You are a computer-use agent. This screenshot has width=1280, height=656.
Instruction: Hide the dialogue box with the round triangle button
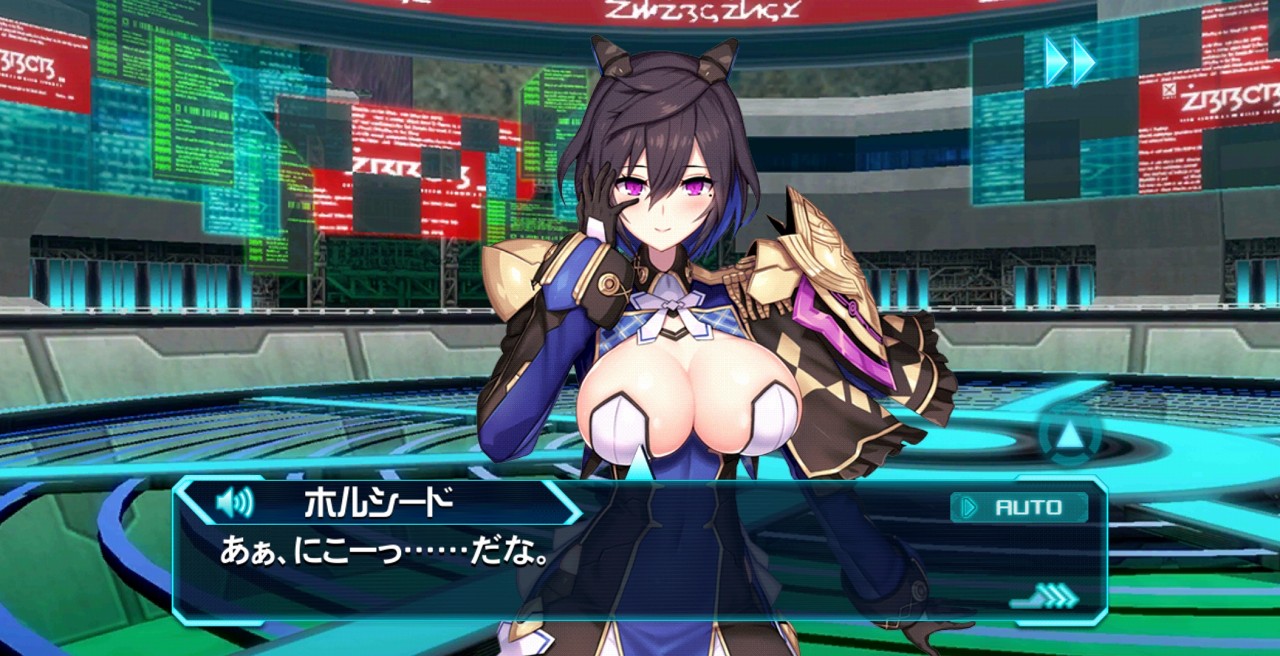[x=1070, y=436]
